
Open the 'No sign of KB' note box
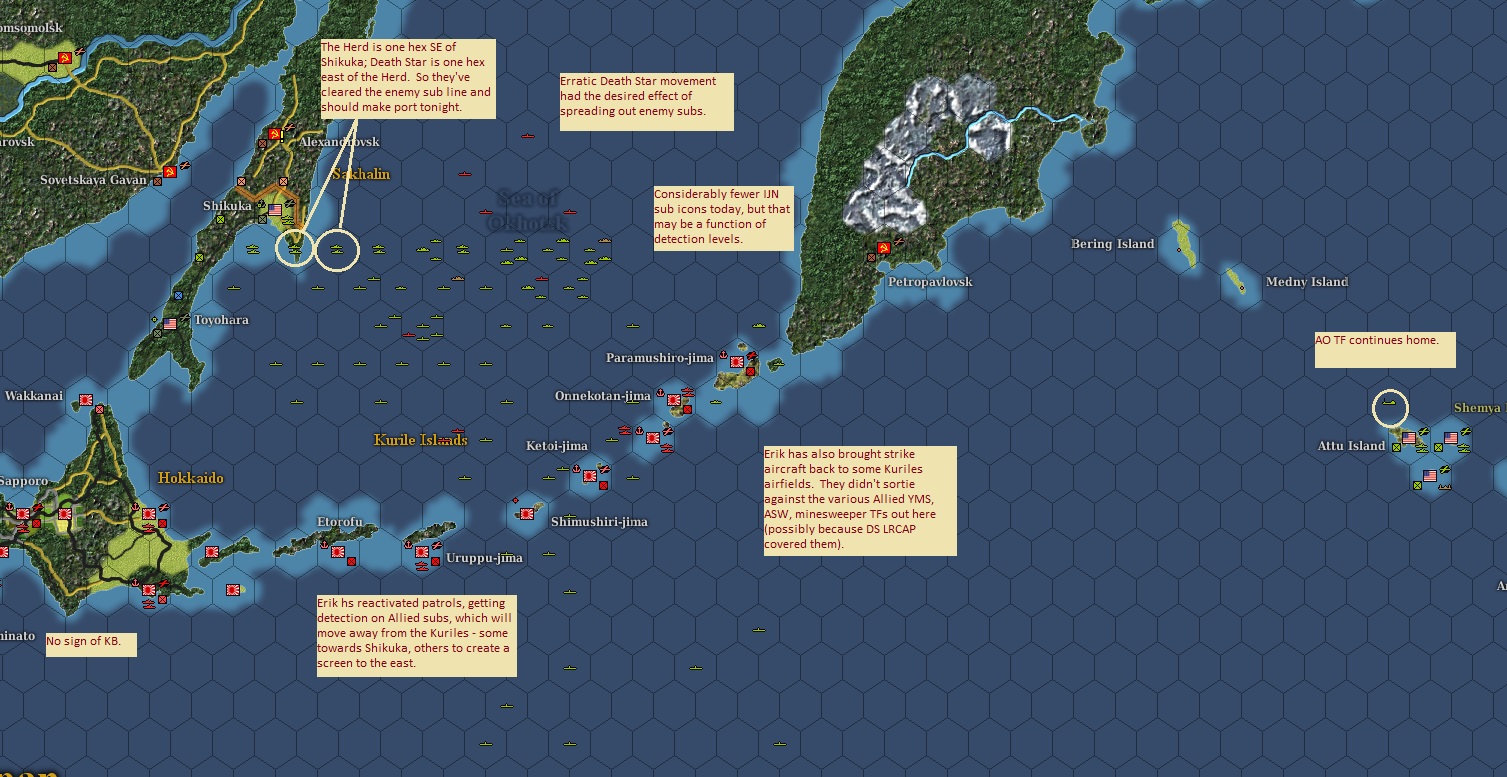click(x=91, y=645)
